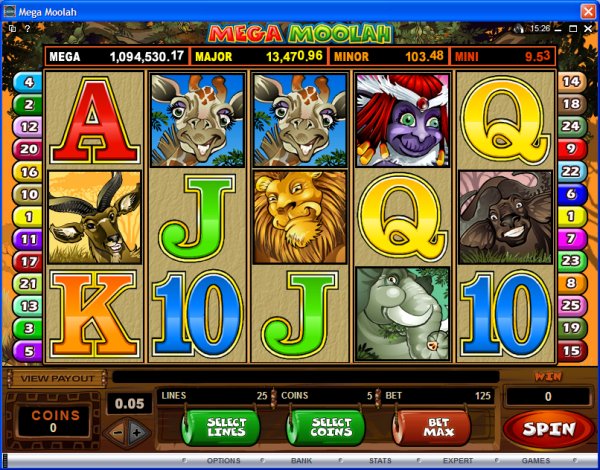600x470 pixels.
Task: Decrease coin size with the minus button
Action: (x=118, y=431)
